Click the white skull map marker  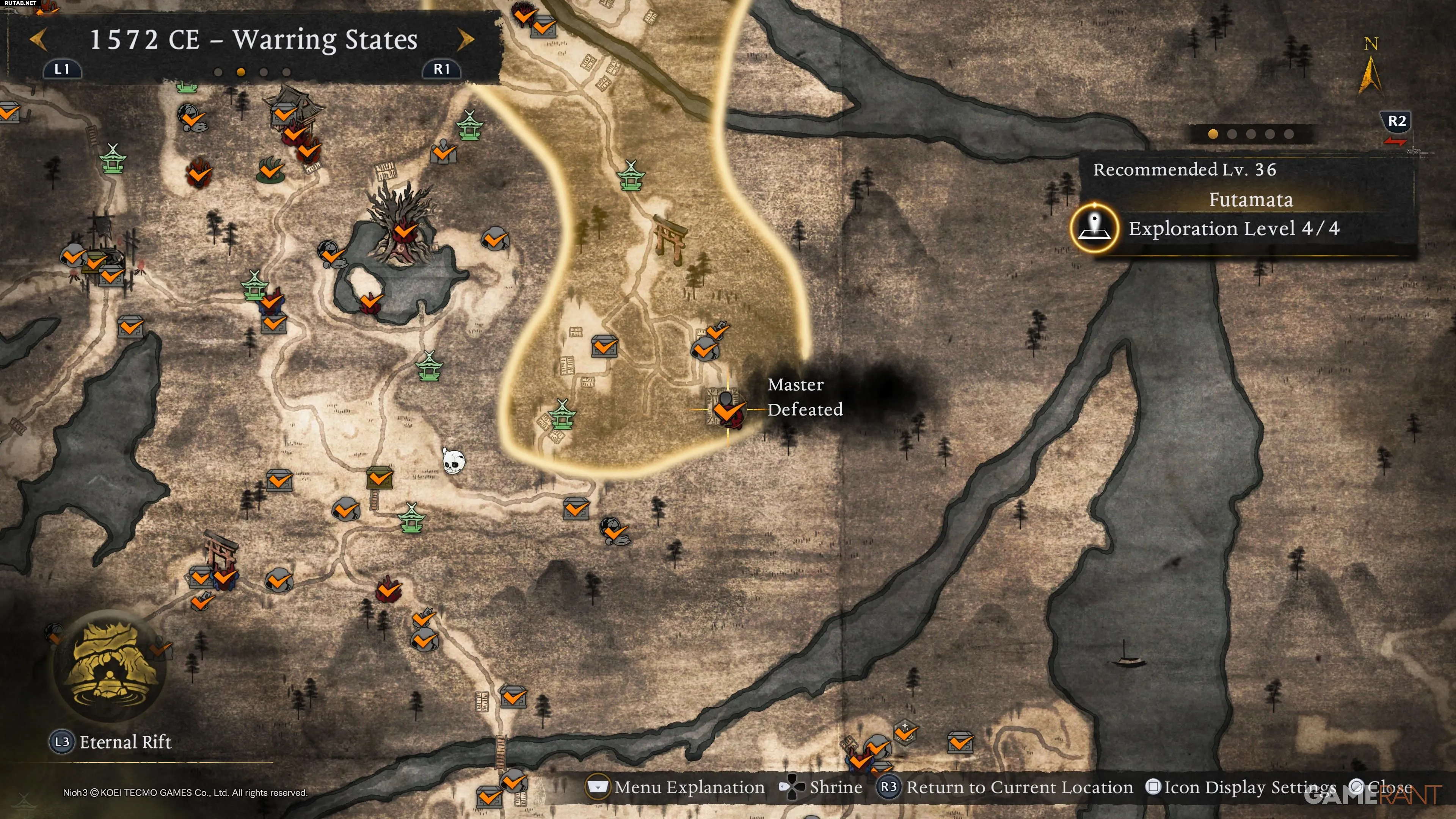453,462
